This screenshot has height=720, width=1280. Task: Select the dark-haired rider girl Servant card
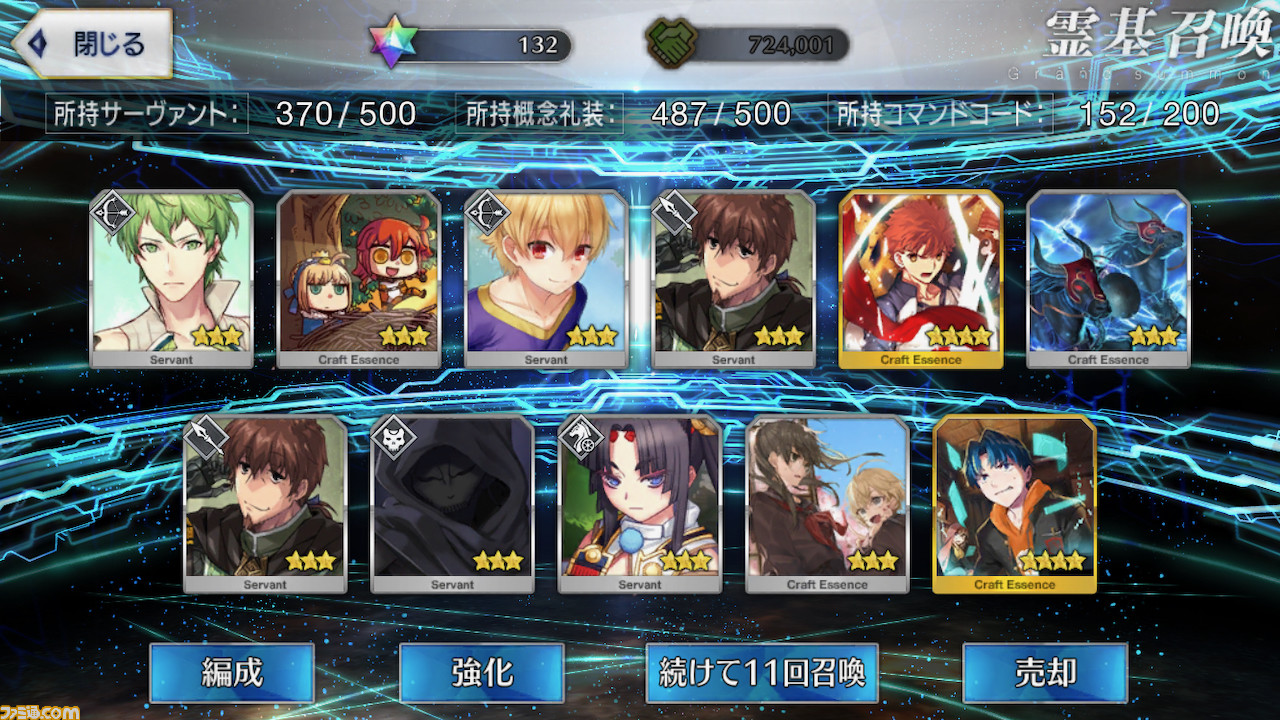click(640, 503)
